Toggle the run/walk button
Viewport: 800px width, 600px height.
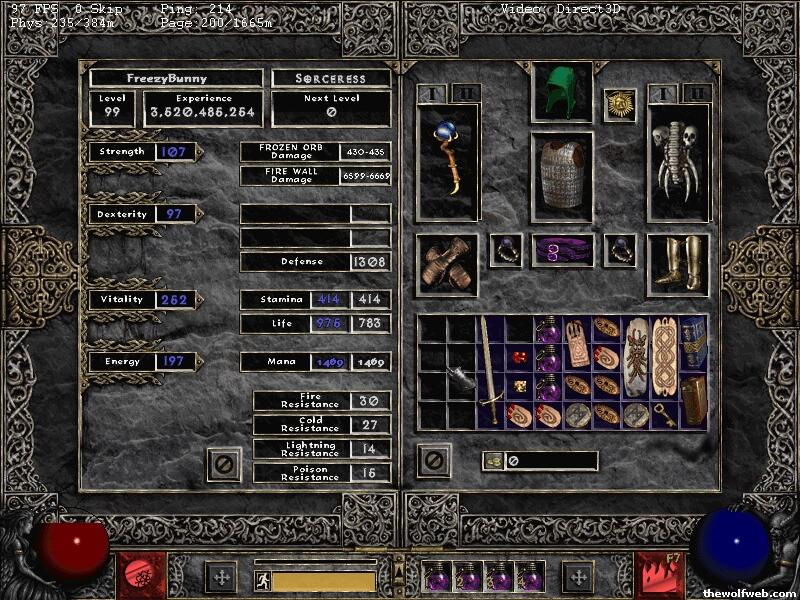pyautogui.click(x=262, y=580)
